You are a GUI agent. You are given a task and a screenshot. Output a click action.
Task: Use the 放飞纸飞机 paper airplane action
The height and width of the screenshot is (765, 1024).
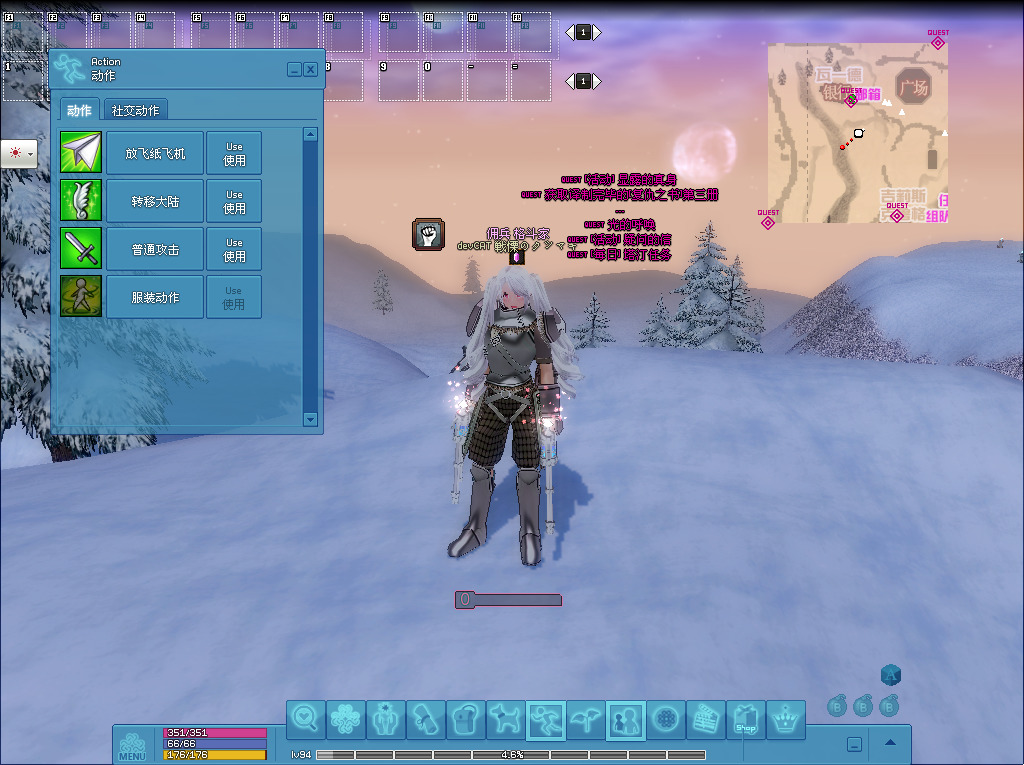pyautogui.click(x=234, y=153)
